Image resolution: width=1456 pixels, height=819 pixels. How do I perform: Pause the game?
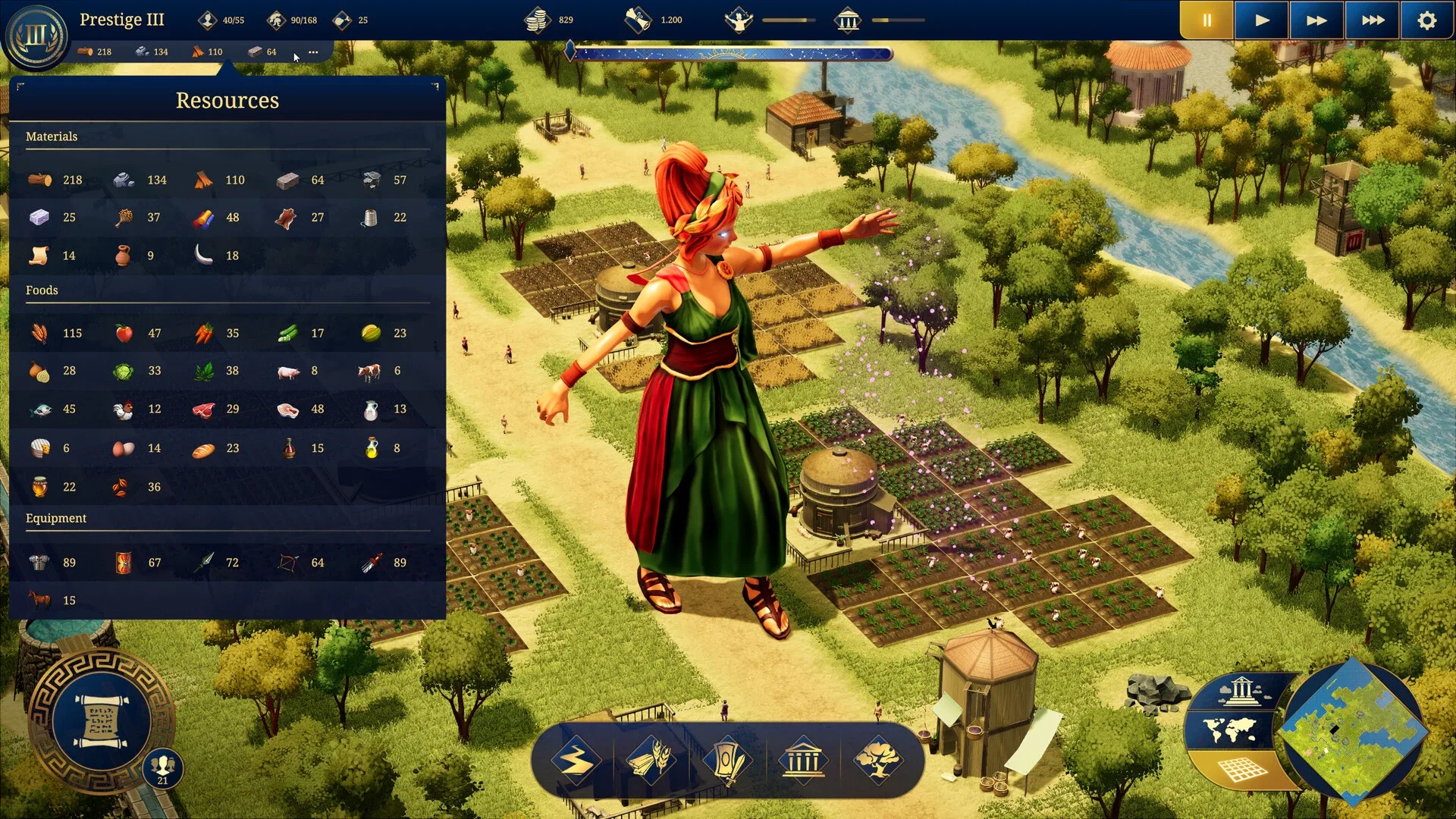[1206, 20]
